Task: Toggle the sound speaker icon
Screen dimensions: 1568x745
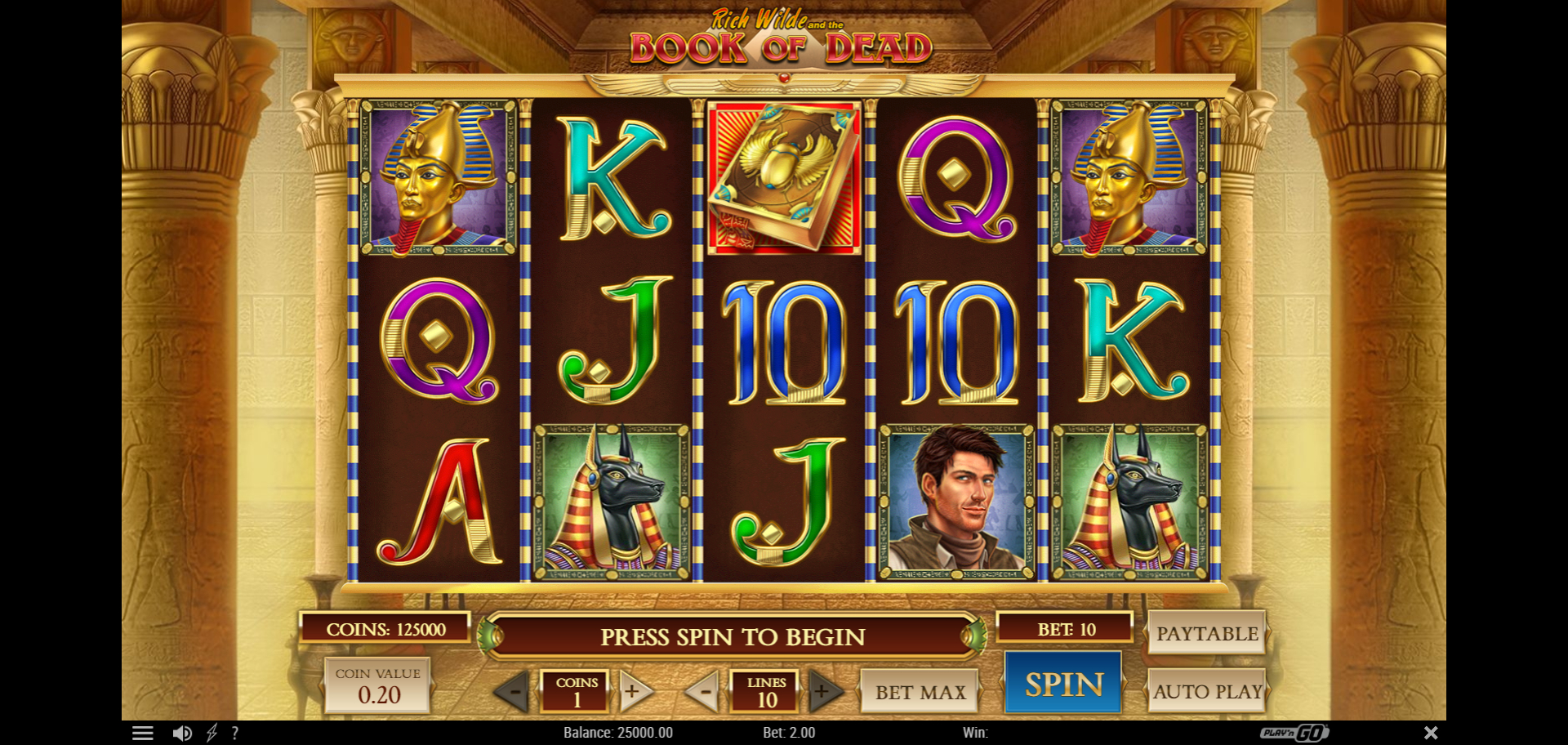Action: (x=182, y=733)
